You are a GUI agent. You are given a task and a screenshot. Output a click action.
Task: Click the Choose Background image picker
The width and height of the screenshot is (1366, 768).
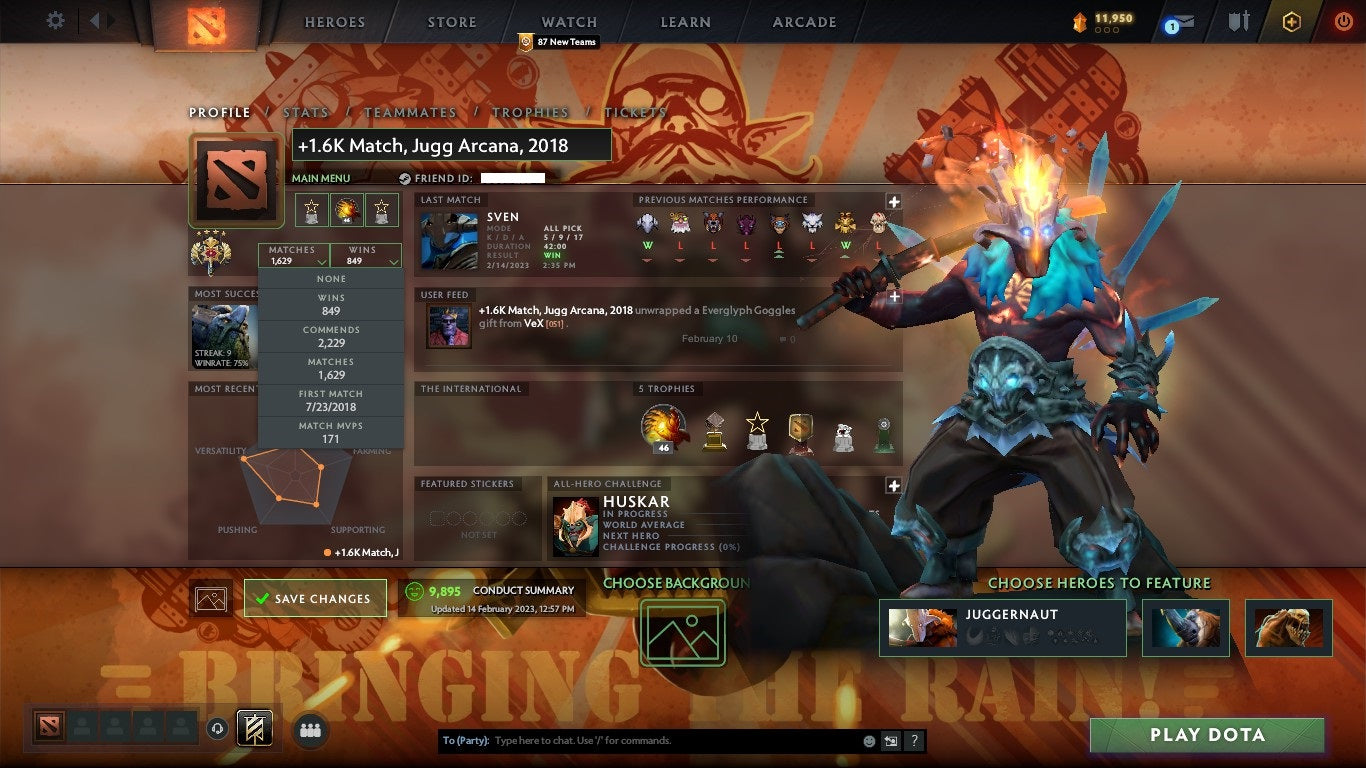coord(682,634)
